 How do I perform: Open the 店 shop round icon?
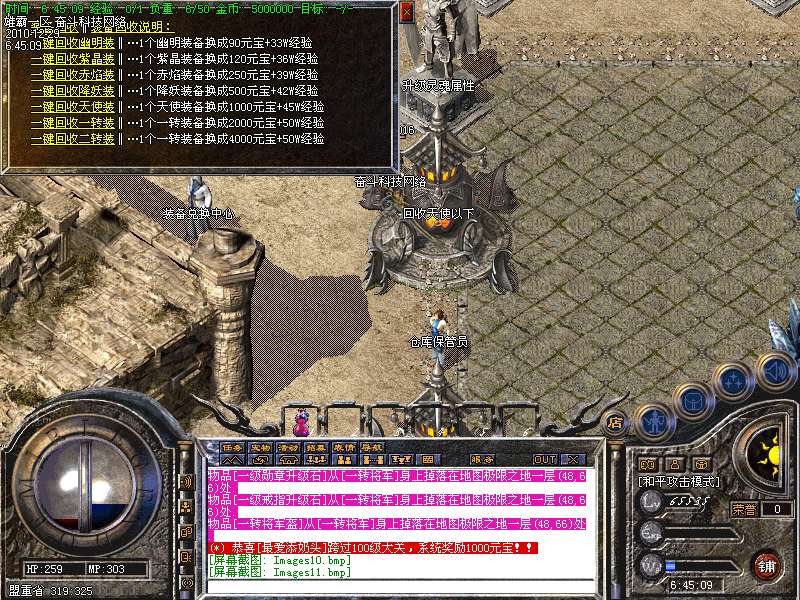pos(616,422)
